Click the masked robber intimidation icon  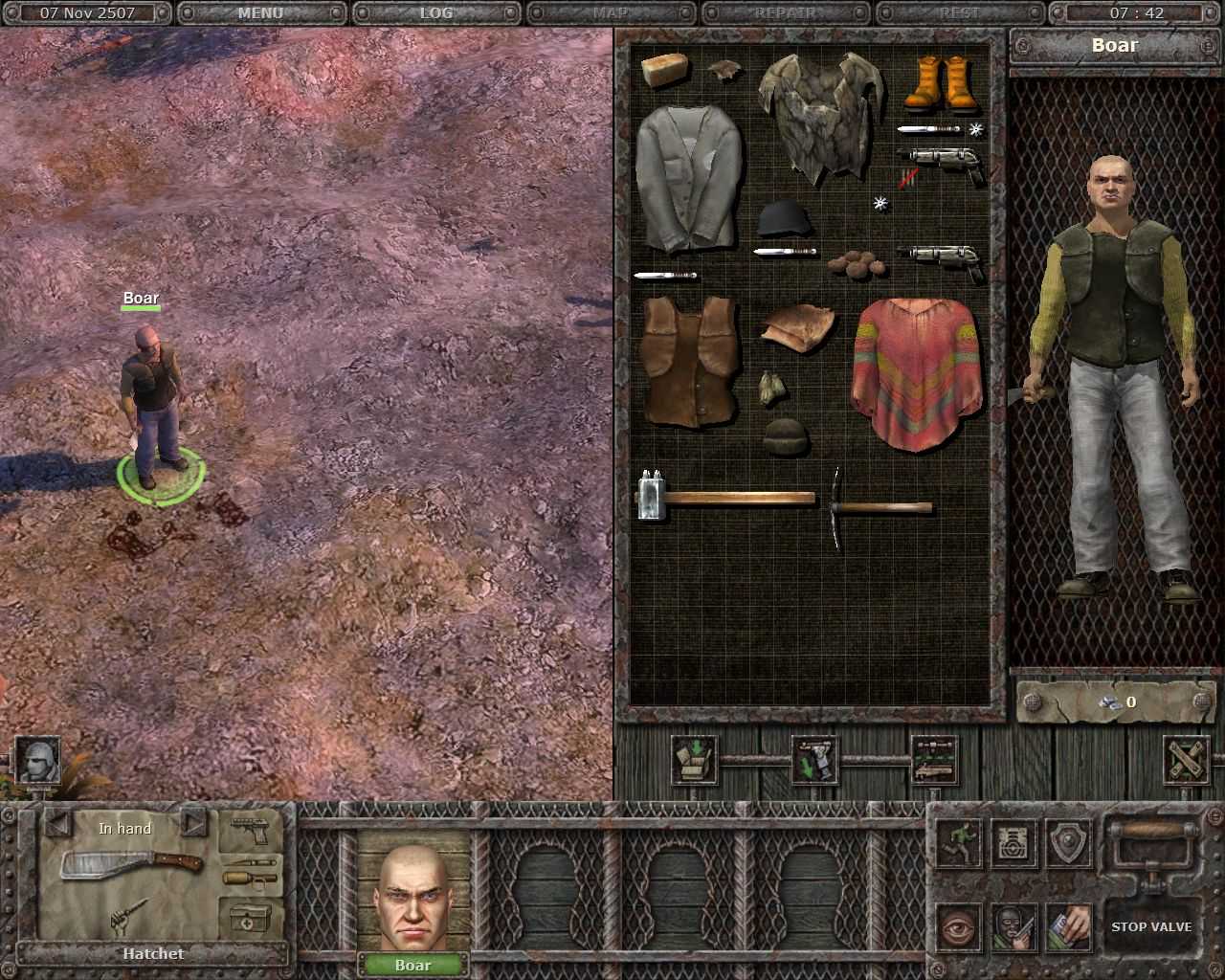coord(1013,929)
